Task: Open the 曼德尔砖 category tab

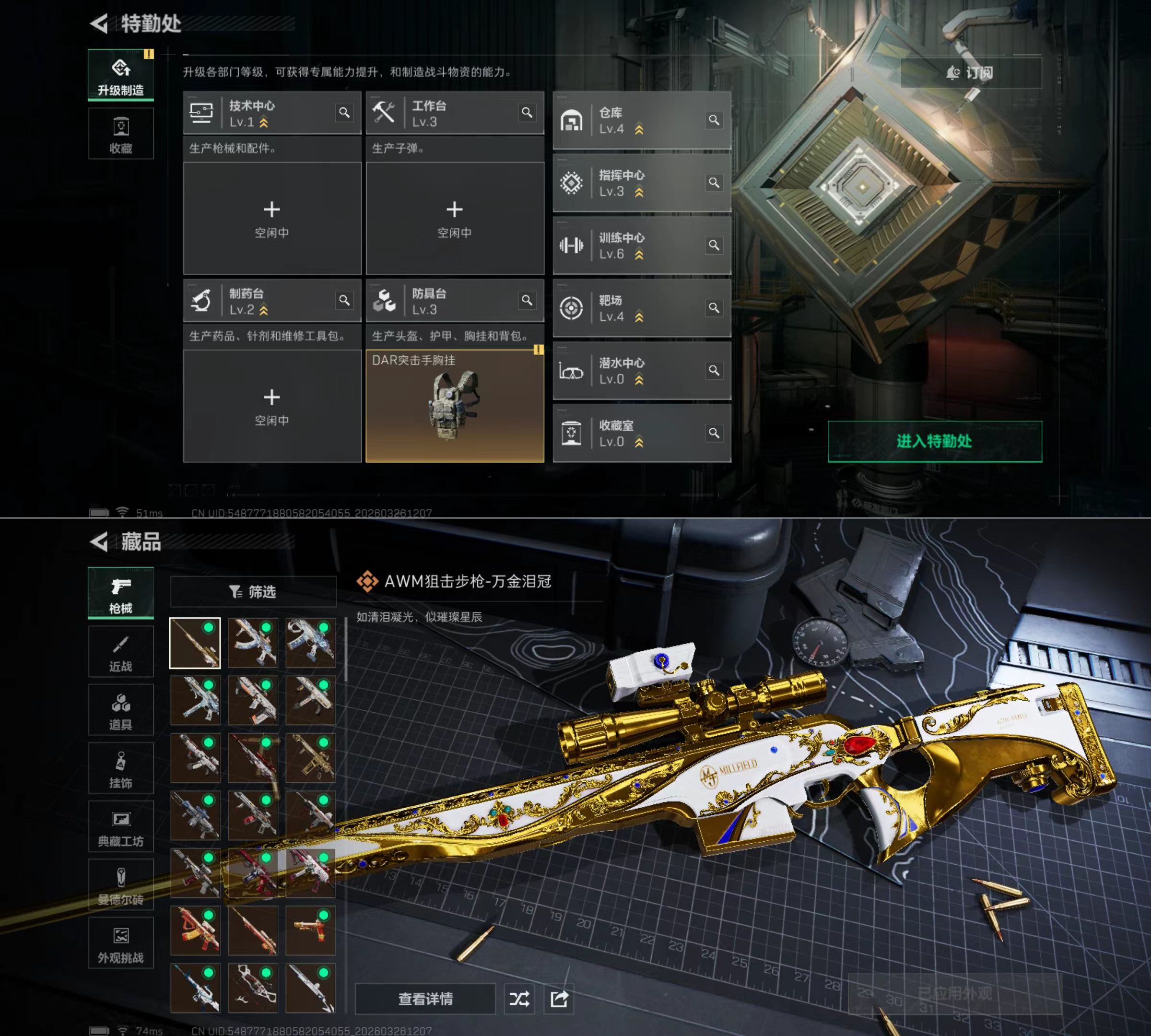Action: [121, 884]
